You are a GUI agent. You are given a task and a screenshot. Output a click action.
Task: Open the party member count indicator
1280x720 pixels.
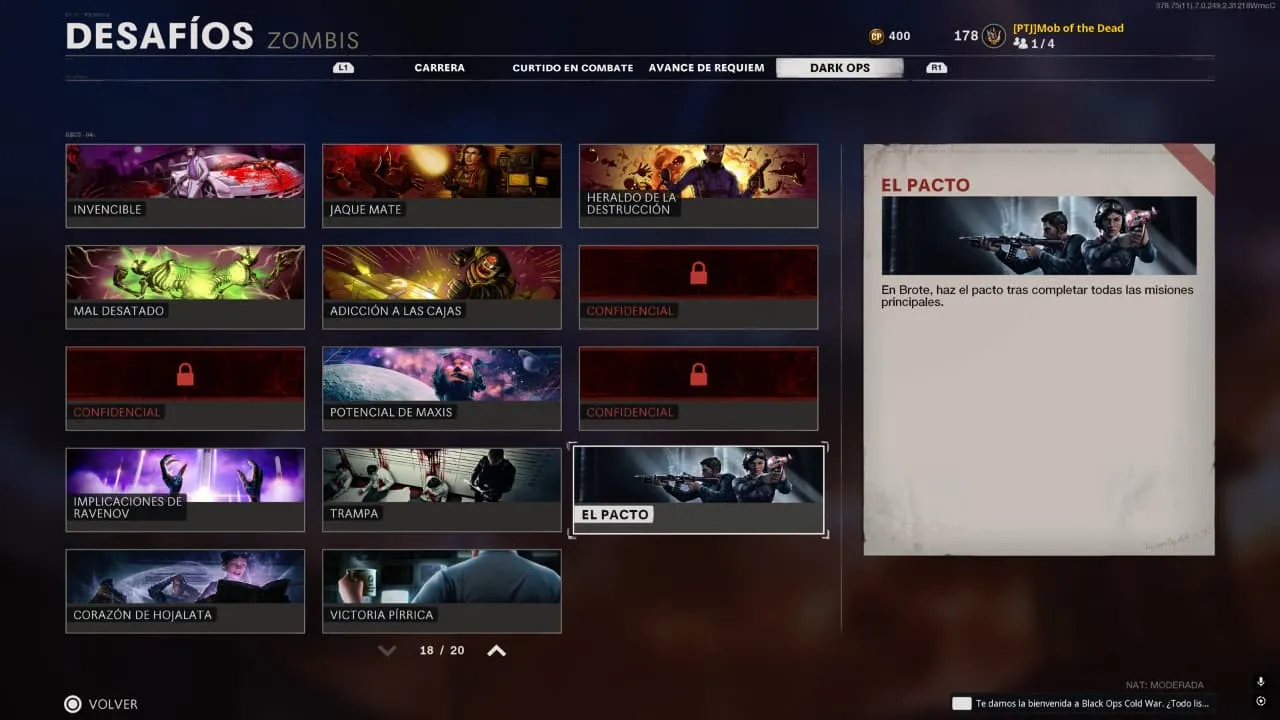click(1034, 44)
